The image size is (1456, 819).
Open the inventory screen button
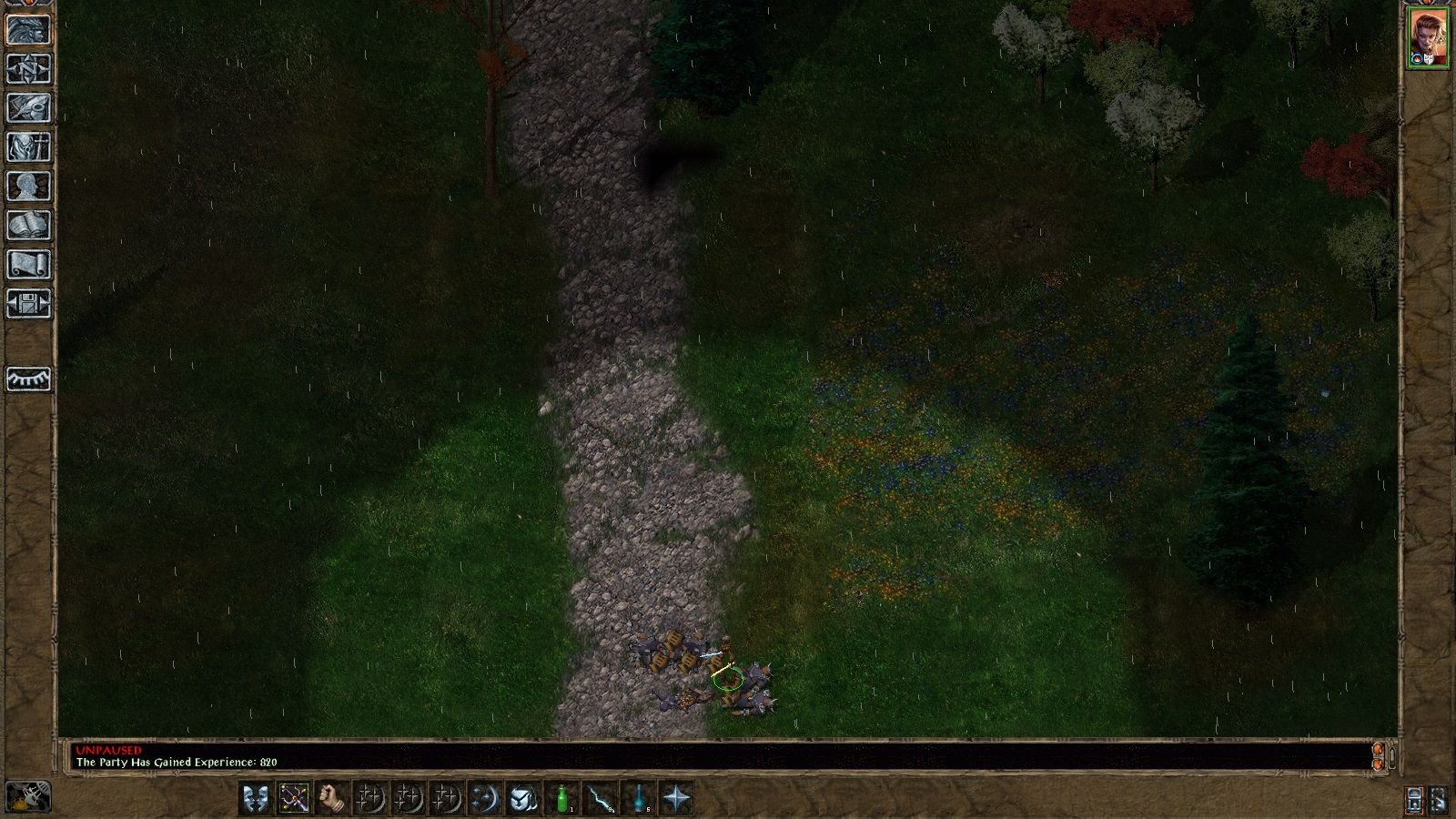(x=28, y=147)
